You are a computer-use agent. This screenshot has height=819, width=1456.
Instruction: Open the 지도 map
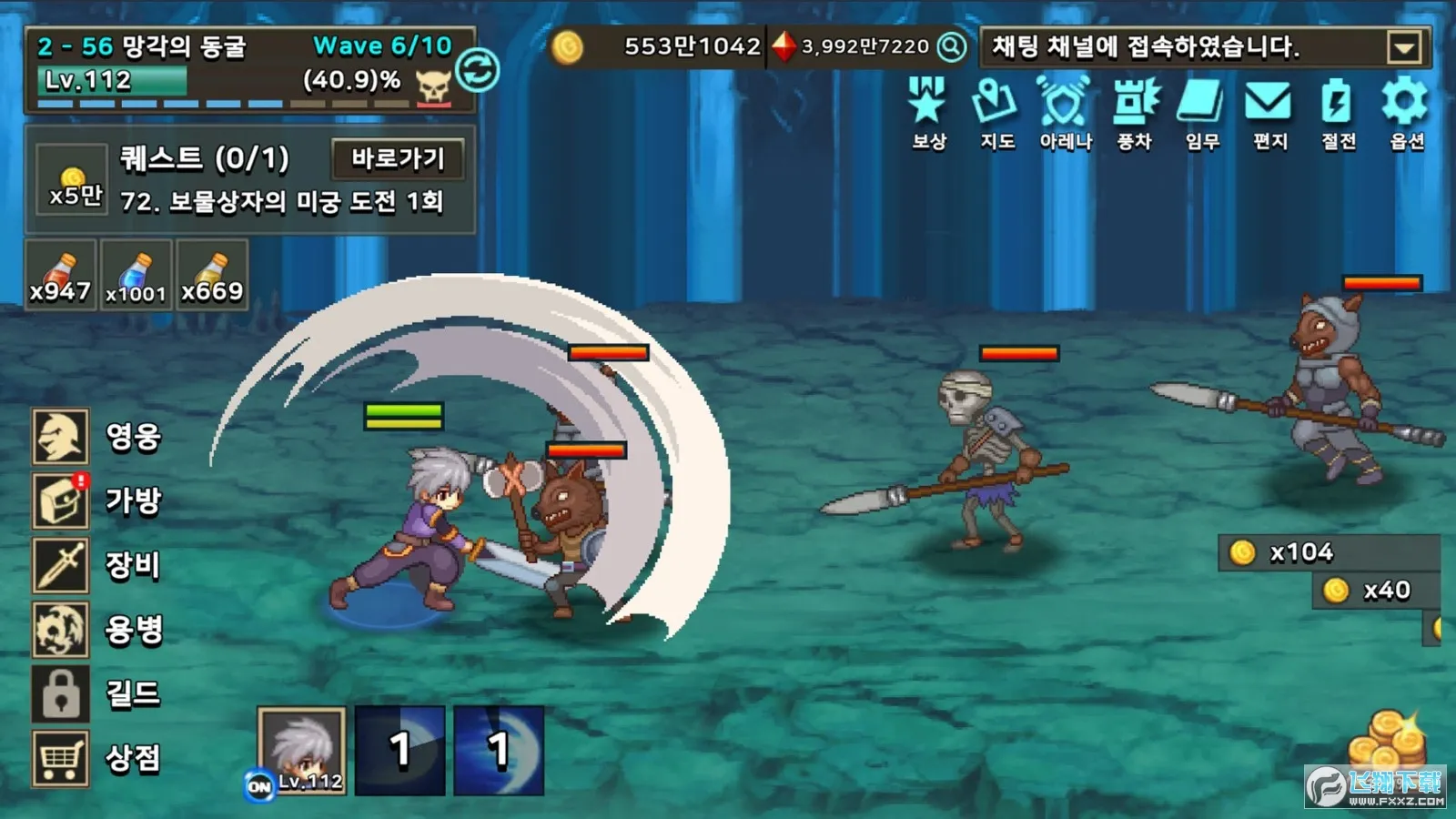tap(996, 112)
